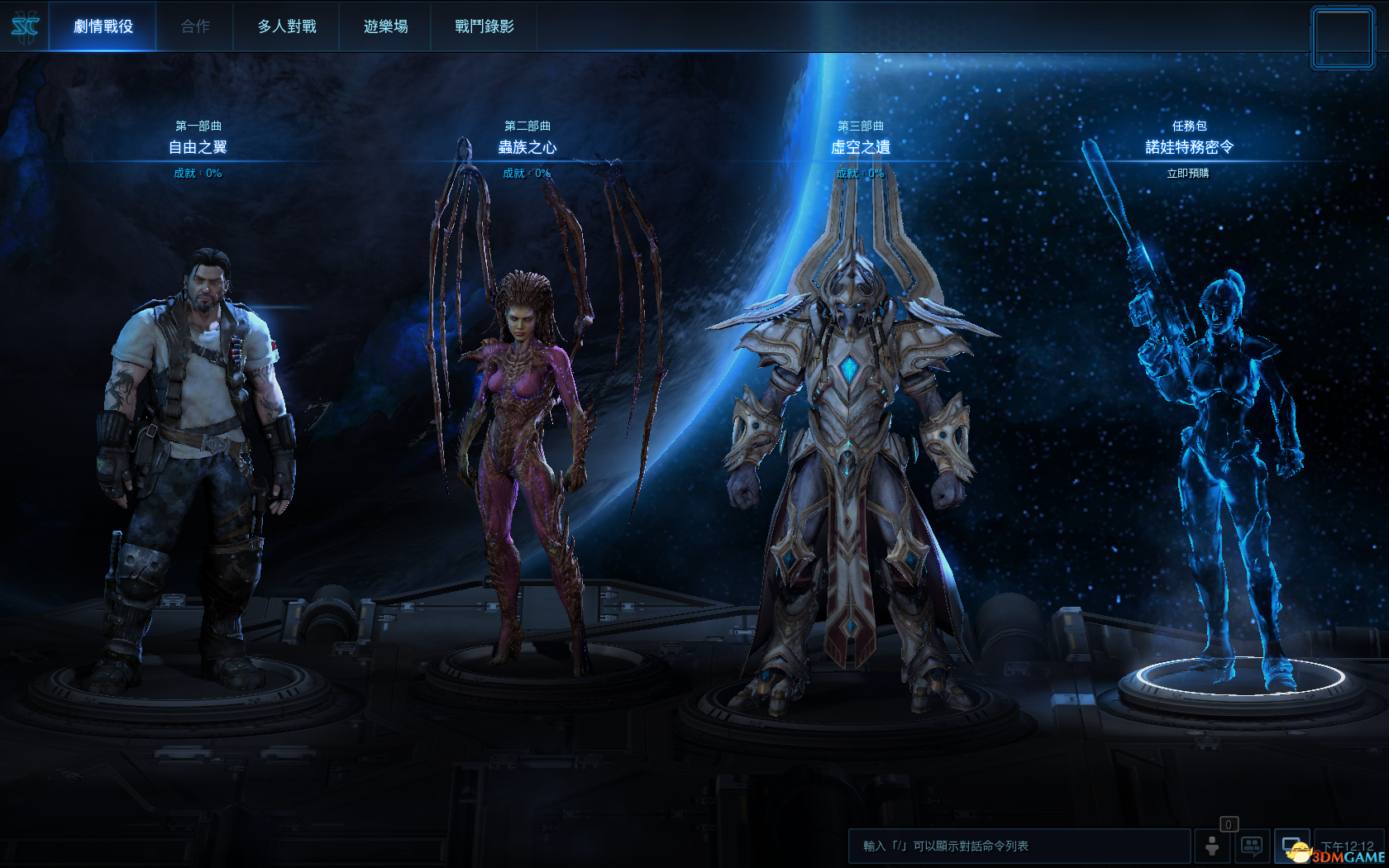Open the screen menu icon near the clock

[x=1291, y=846]
